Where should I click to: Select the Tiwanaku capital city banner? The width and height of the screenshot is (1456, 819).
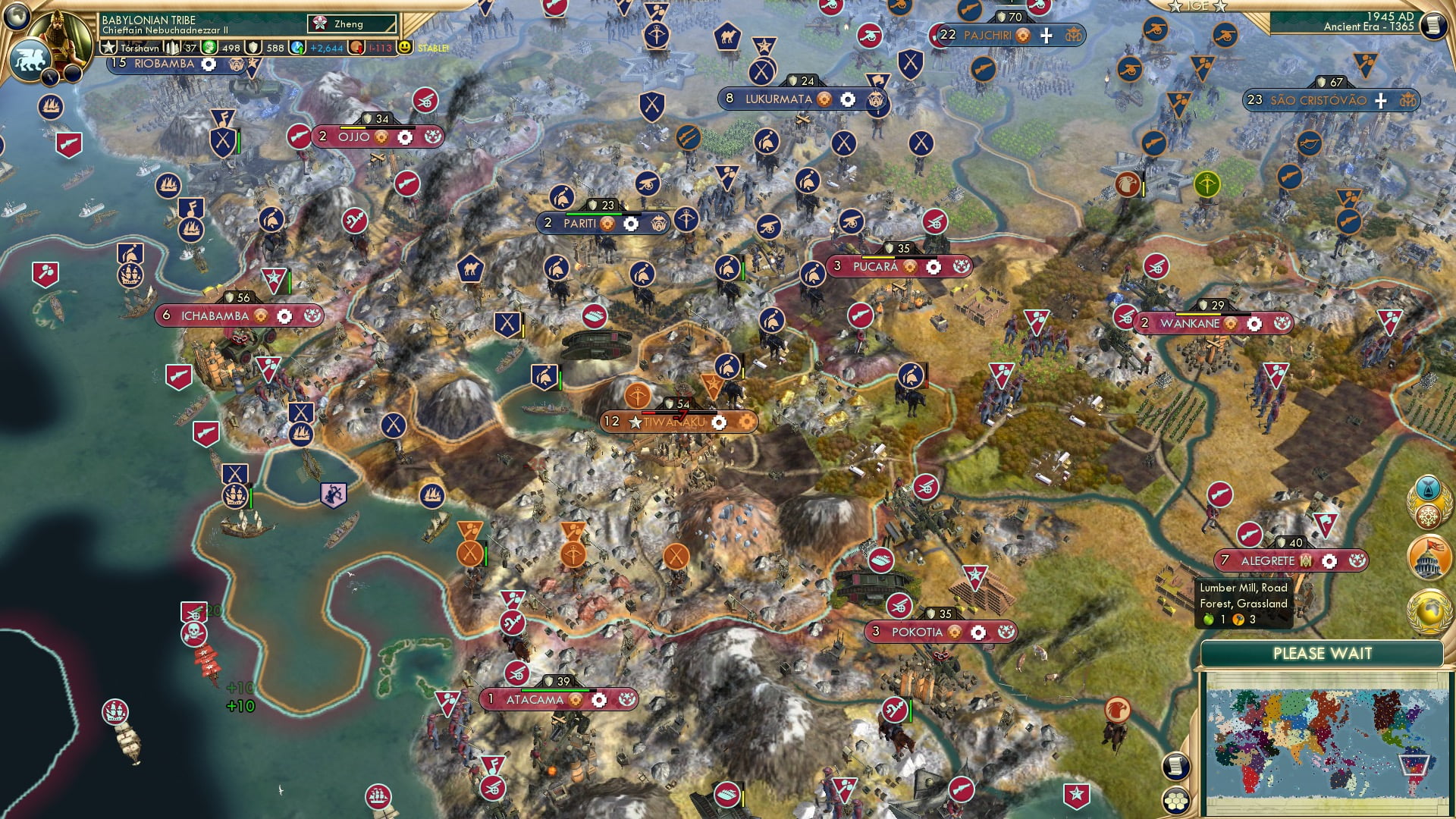point(673,422)
